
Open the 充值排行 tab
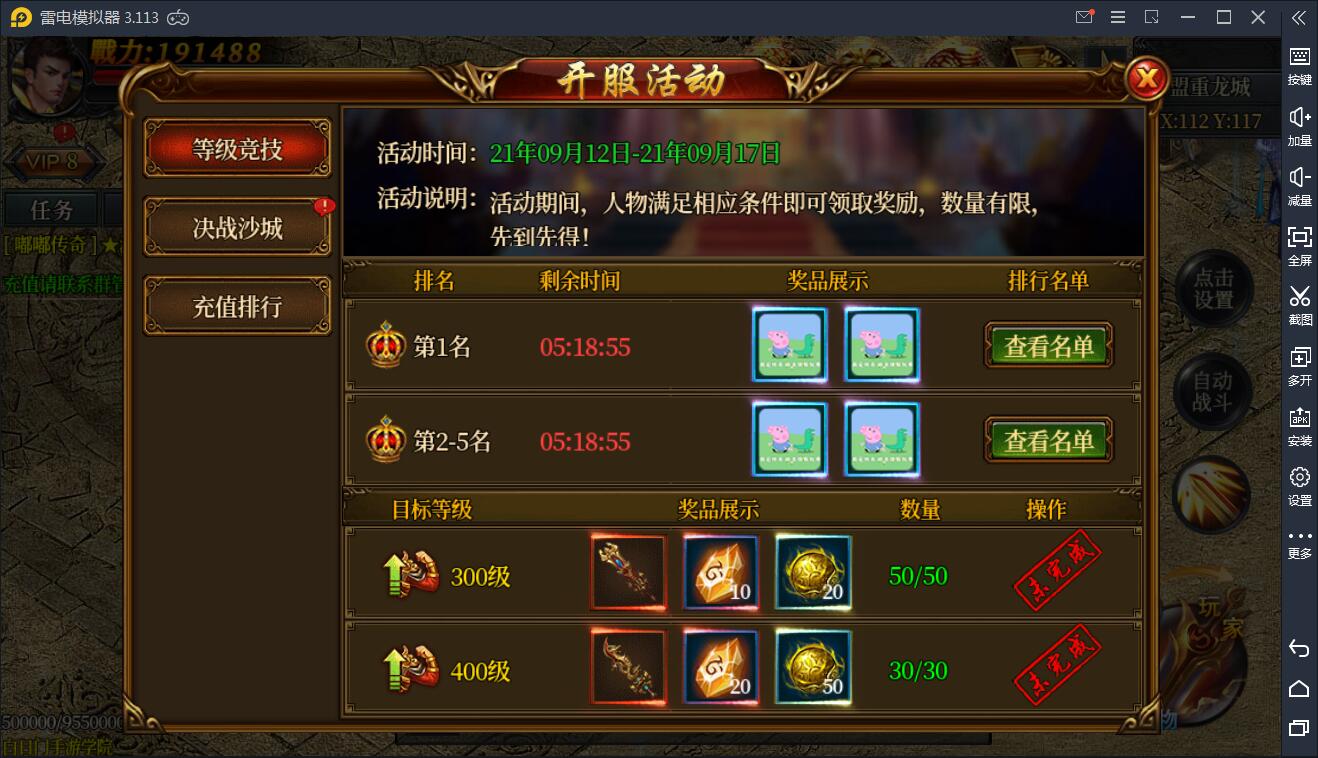[237, 303]
